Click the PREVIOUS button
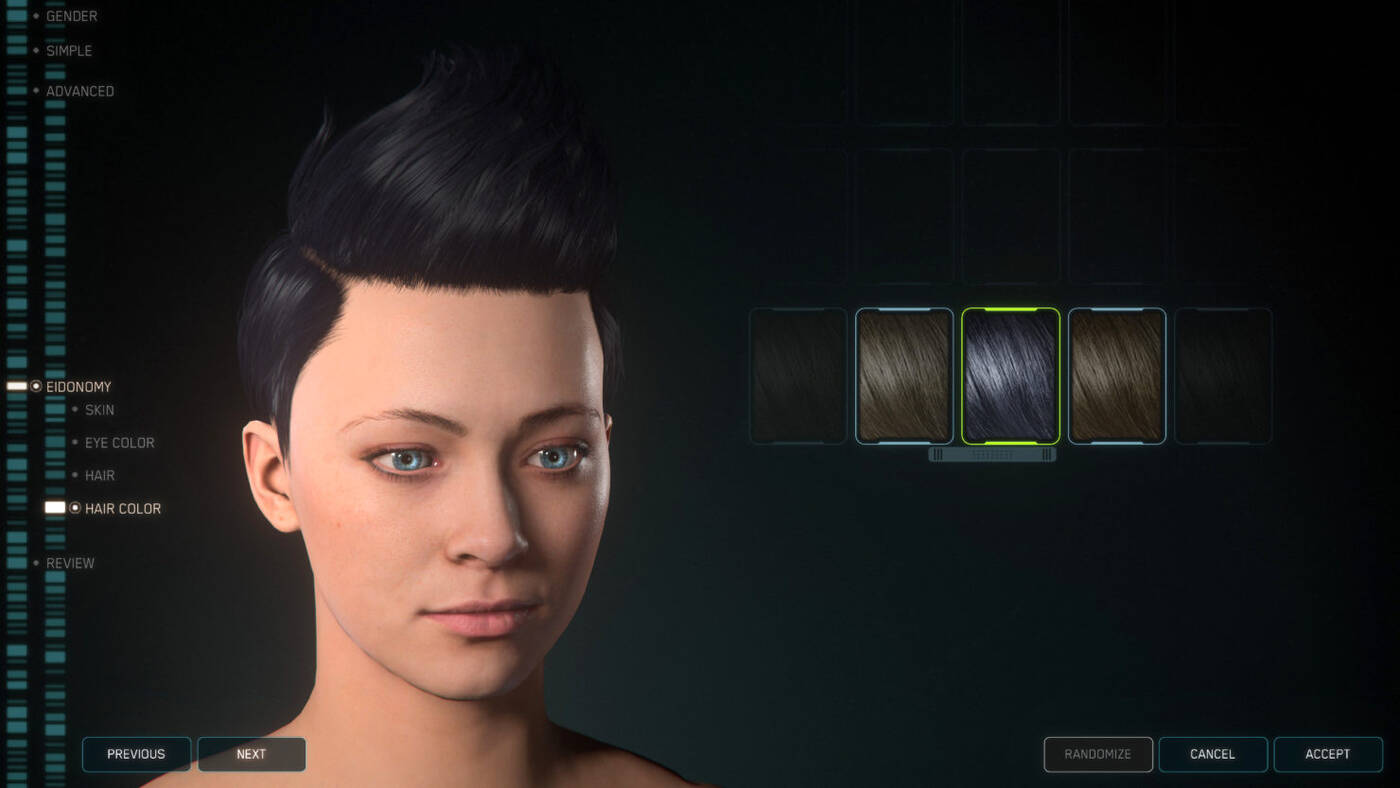The width and height of the screenshot is (1400, 788). [x=136, y=754]
